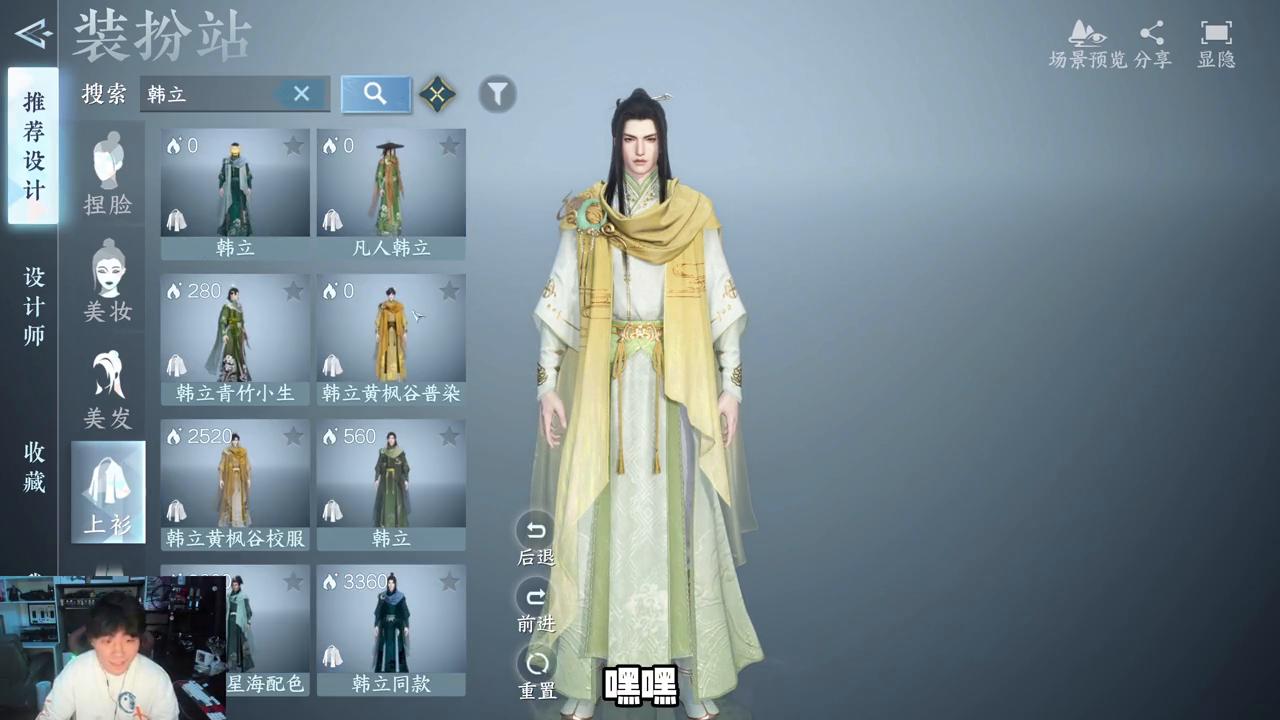Clear the search text with the X
Image resolution: width=1280 pixels, height=720 pixels.
302,93
